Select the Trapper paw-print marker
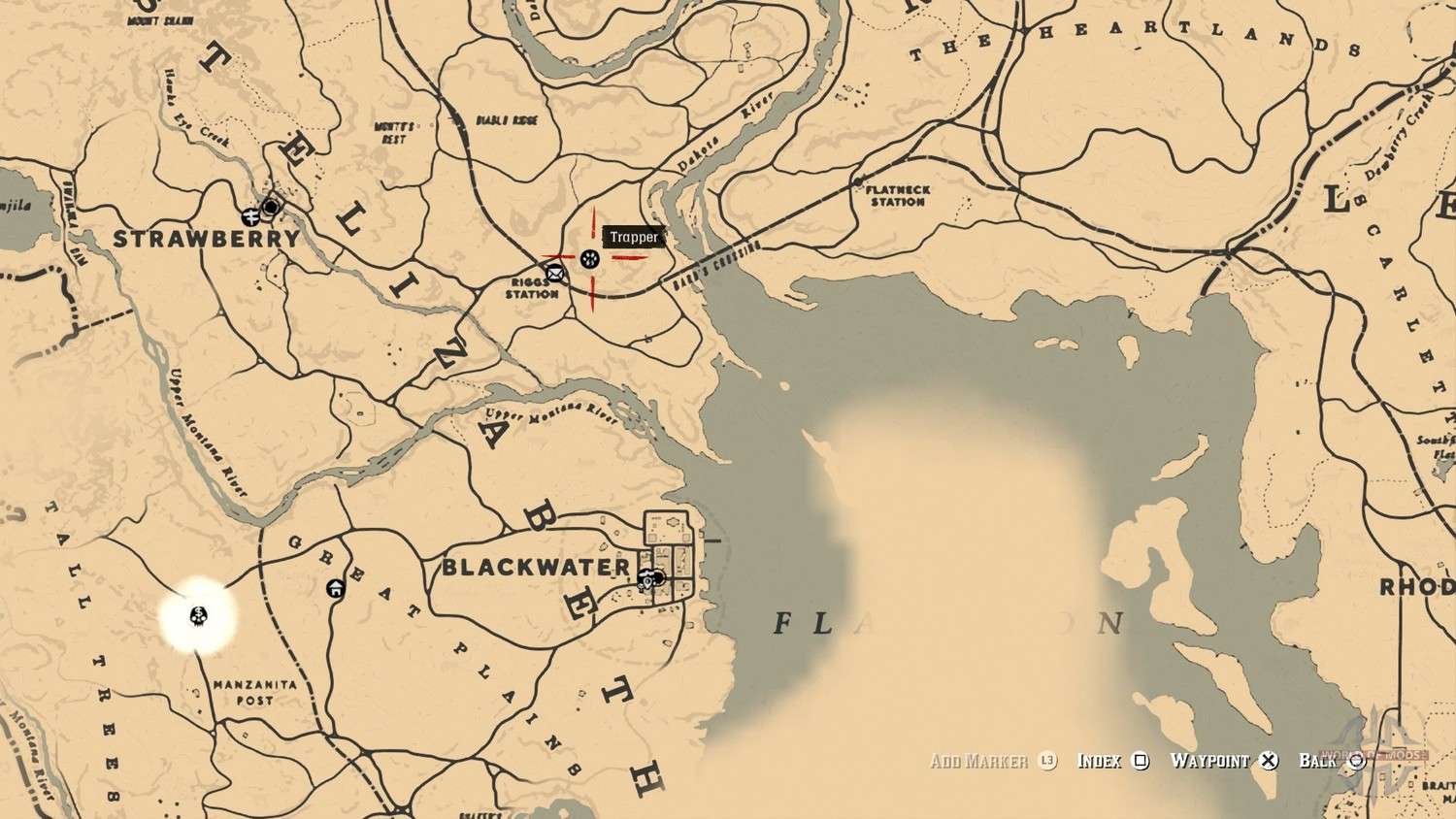 pyautogui.click(x=589, y=259)
